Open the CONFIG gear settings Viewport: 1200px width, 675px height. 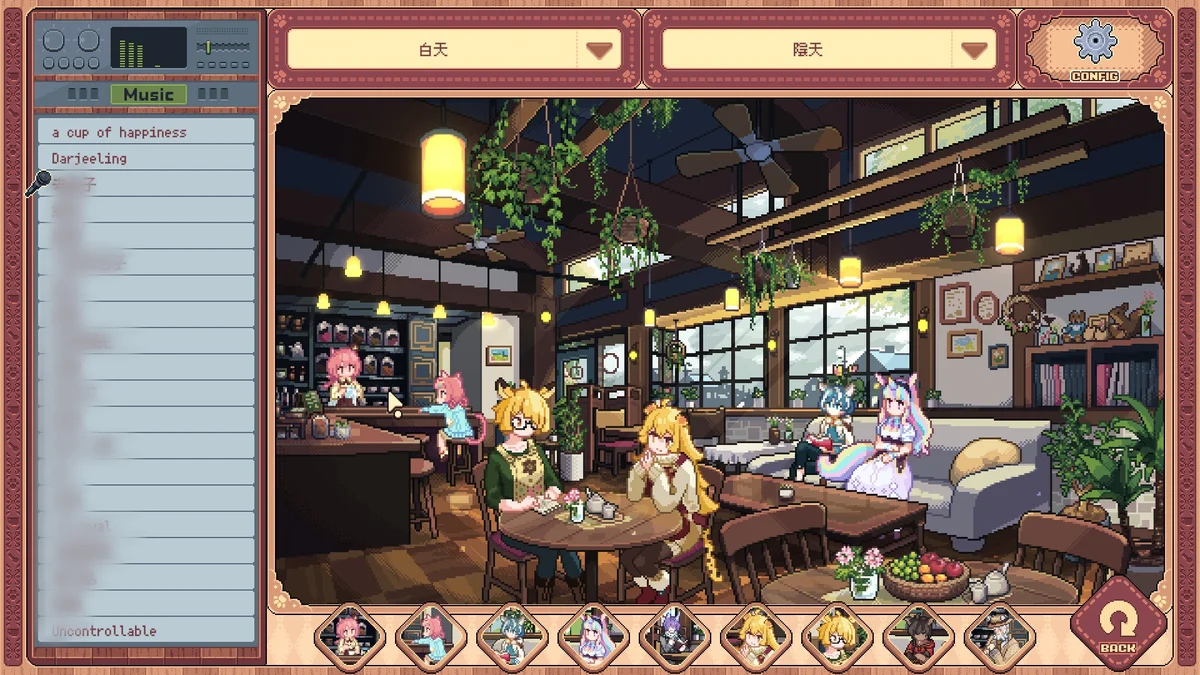1094,48
